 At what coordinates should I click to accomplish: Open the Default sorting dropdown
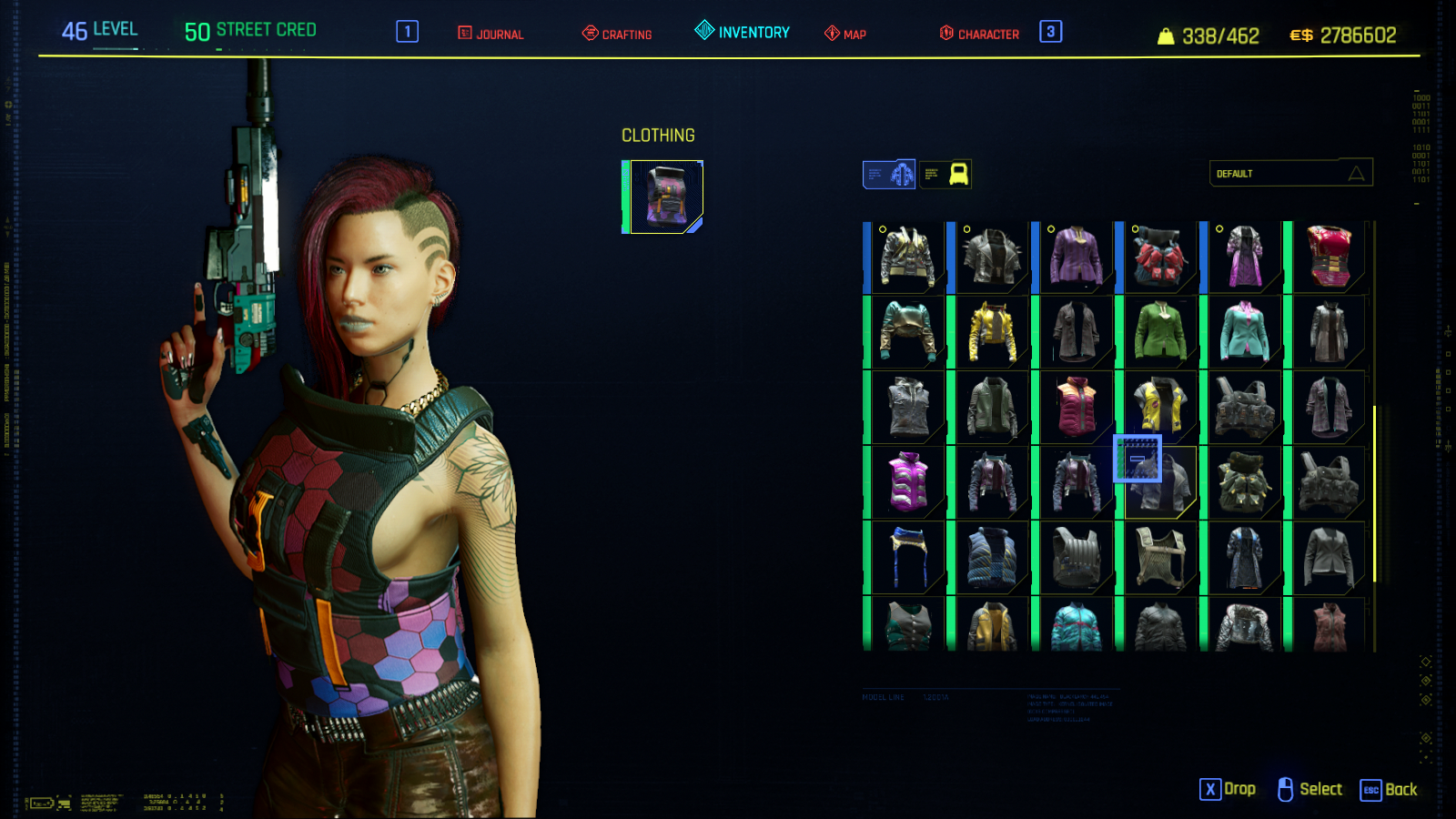pyautogui.click(x=1290, y=173)
